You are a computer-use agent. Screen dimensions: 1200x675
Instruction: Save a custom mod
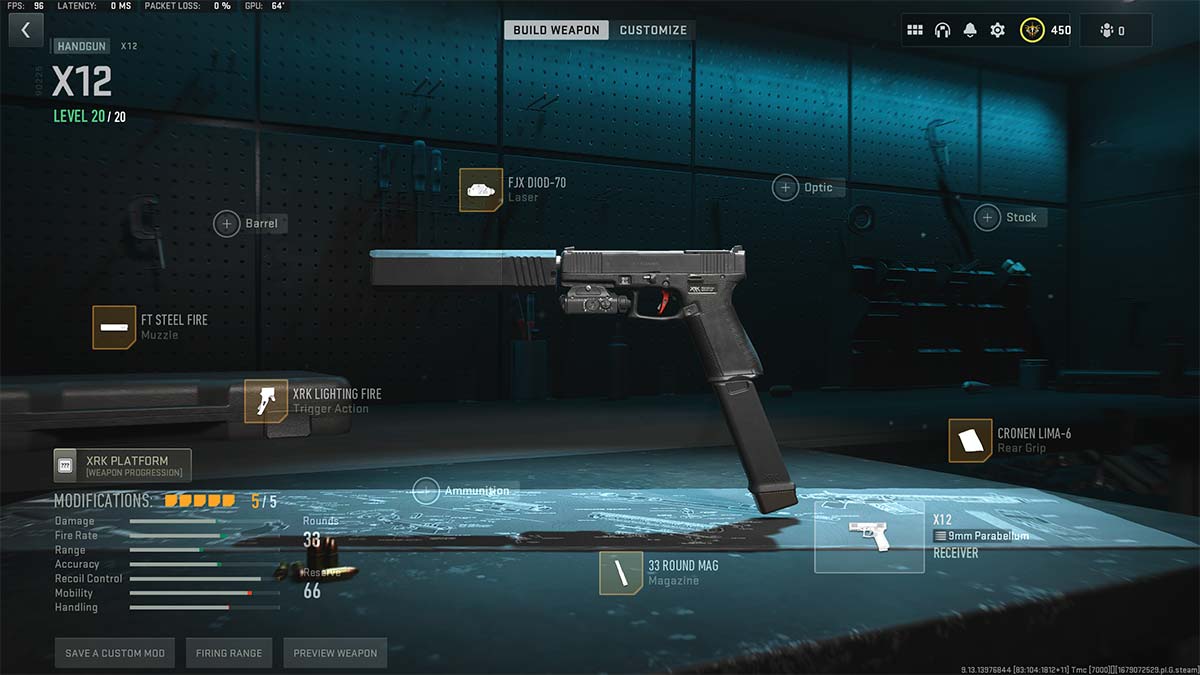pyautogui.click(x=115, y=653)
